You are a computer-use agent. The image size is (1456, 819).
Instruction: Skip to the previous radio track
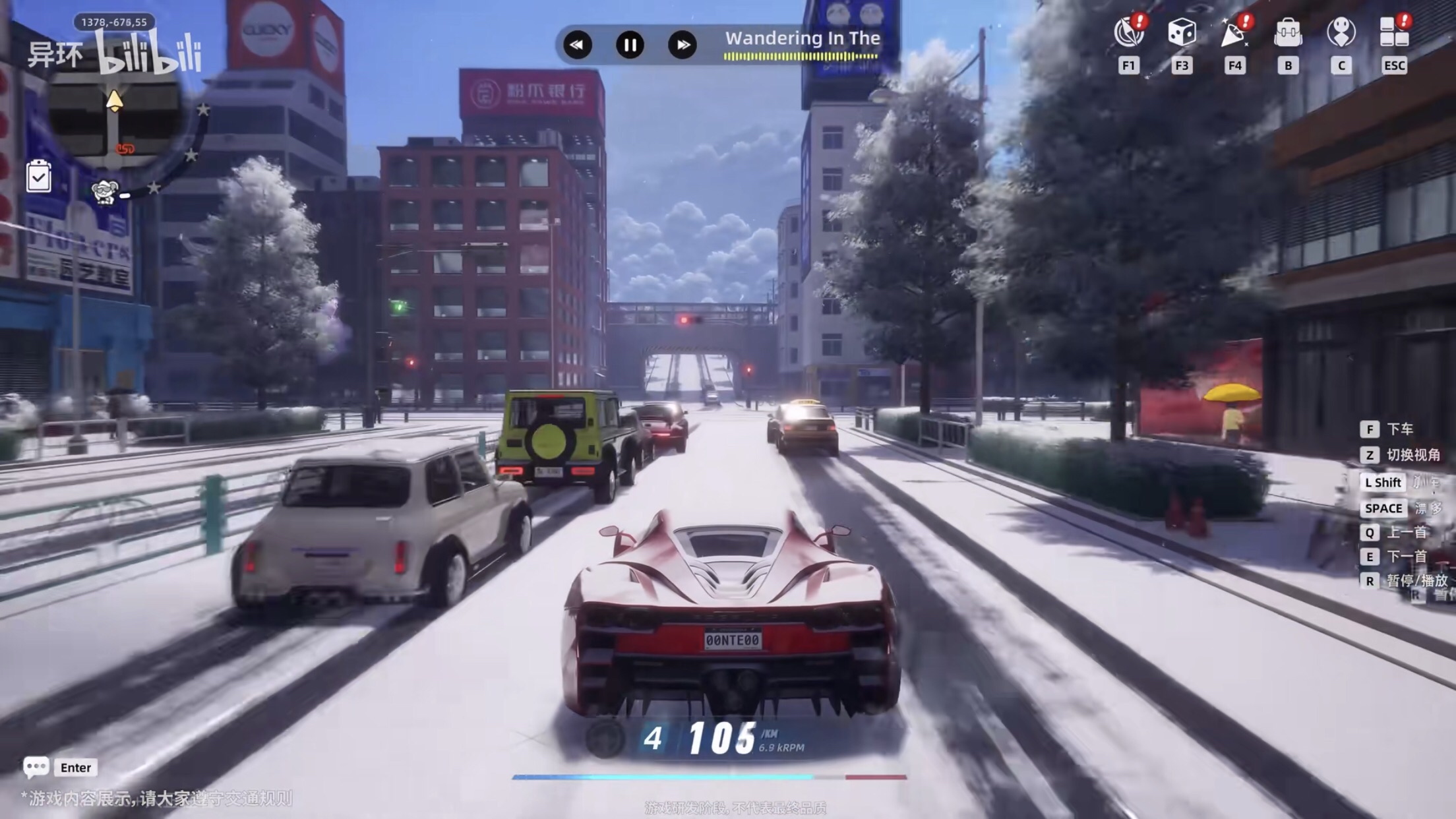click(577, 45)
